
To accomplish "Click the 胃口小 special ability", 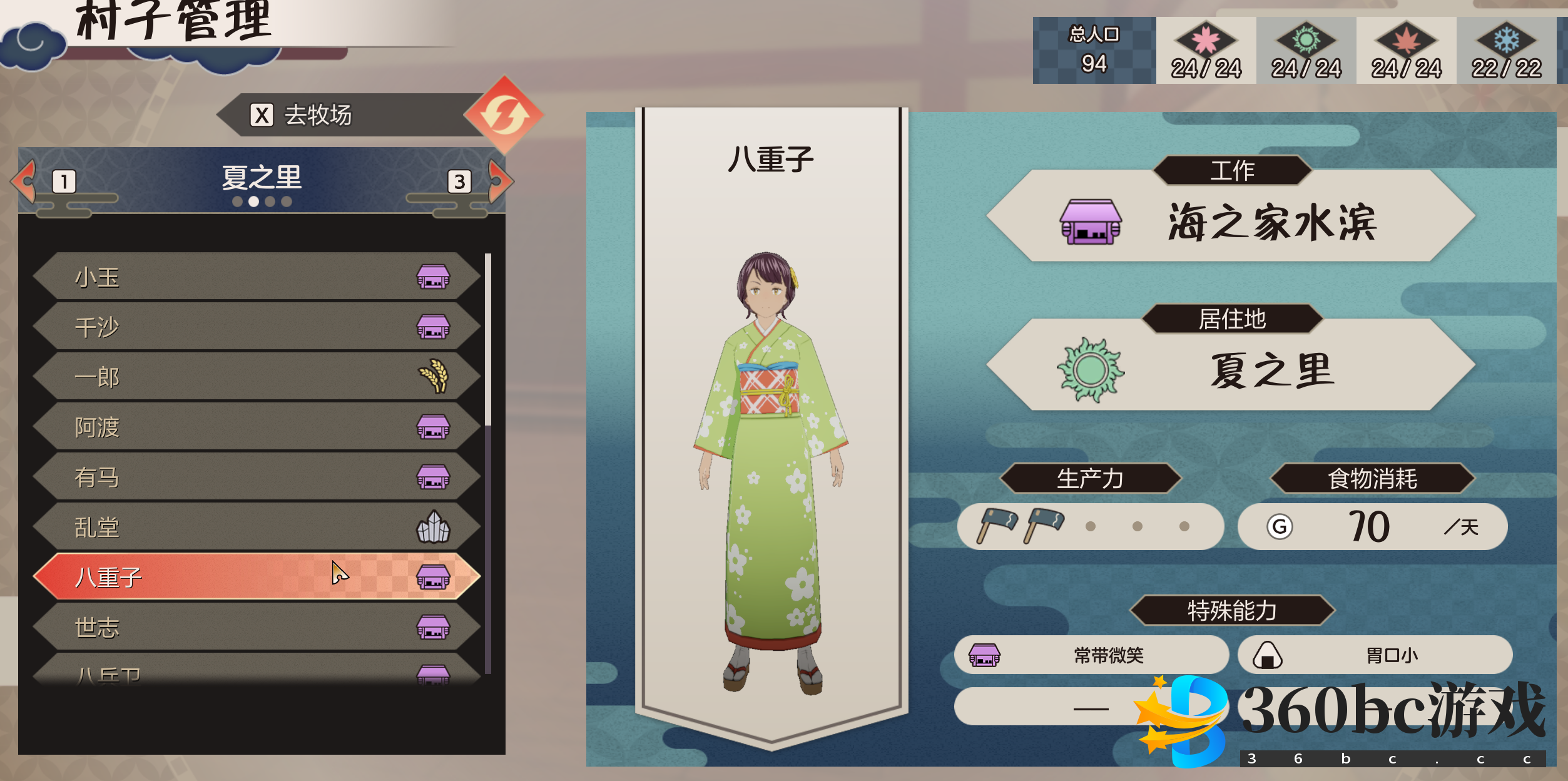I will coord(1375,655).
